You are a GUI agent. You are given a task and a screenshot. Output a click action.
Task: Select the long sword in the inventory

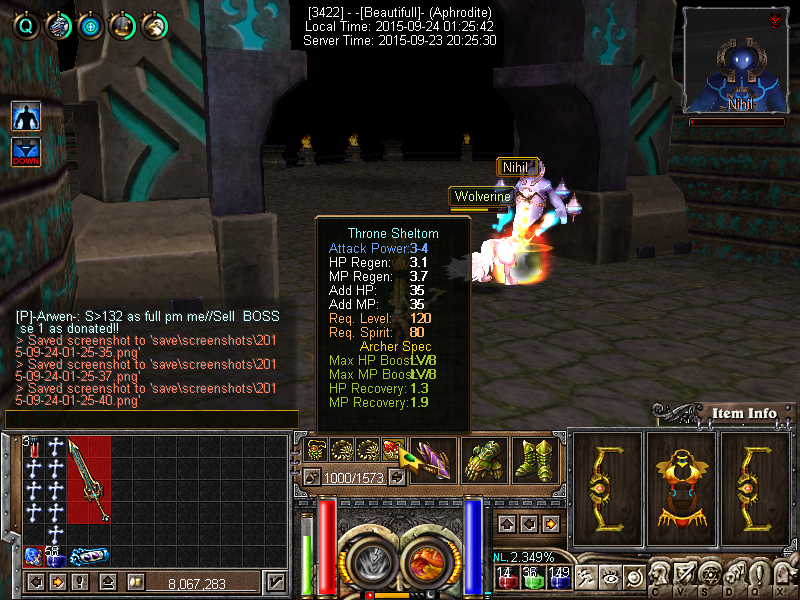click(89, 480)
